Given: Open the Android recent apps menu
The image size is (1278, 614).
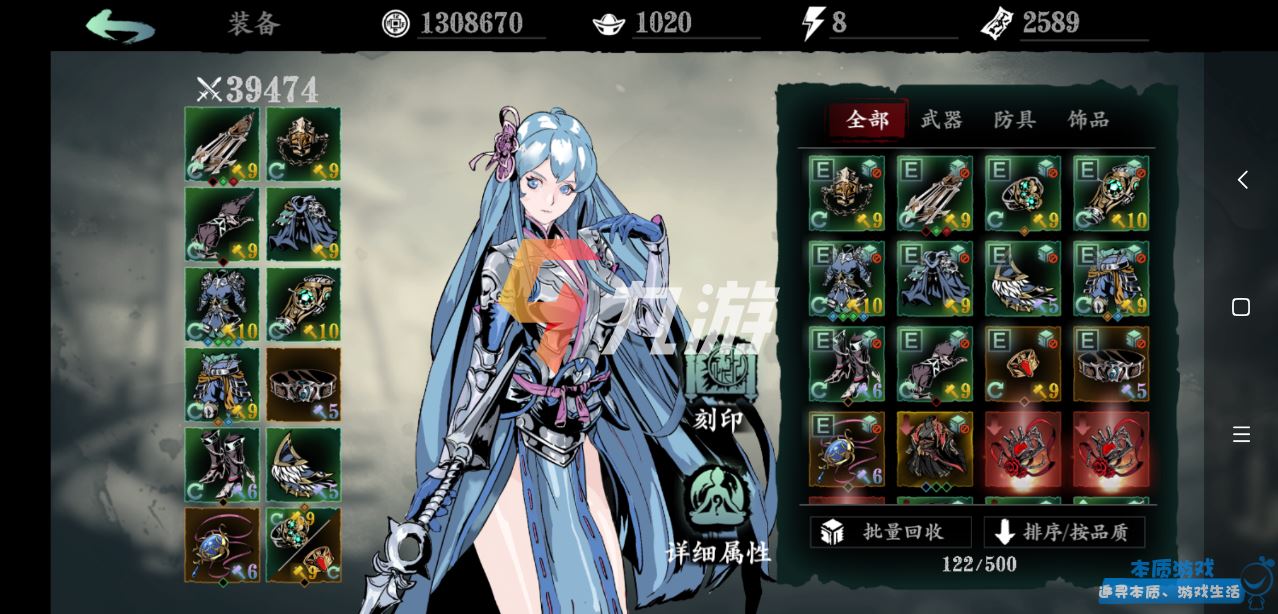Looking at the screenshot, I should coord(1241,434).
